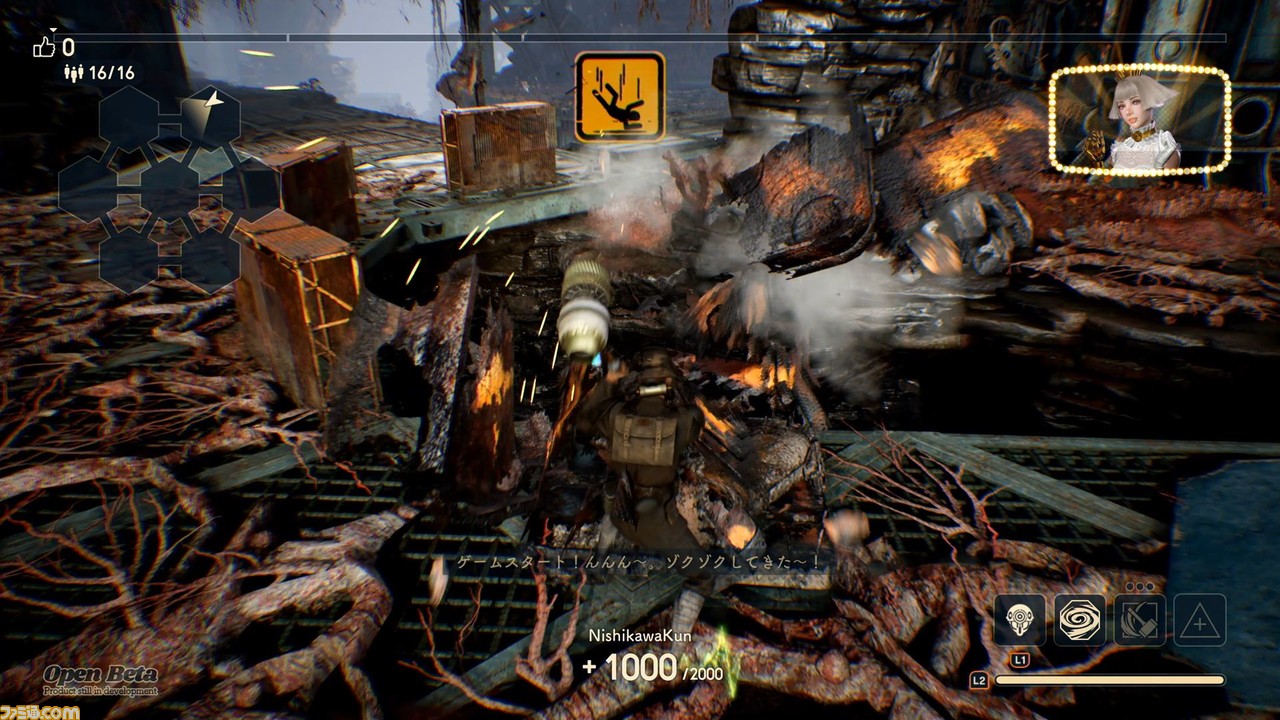Click the thumbs-up likes icon

(x=43, y=47)
